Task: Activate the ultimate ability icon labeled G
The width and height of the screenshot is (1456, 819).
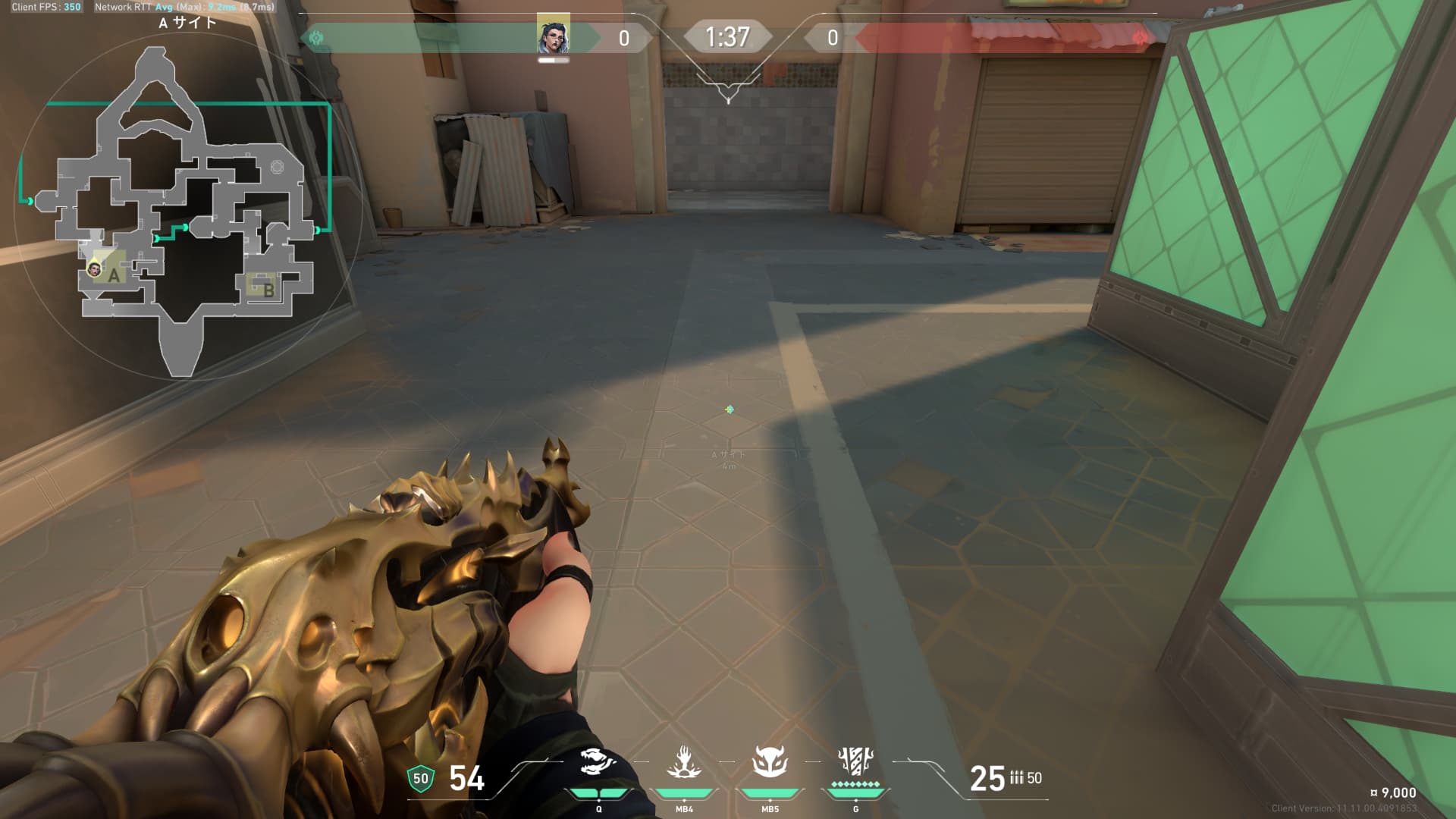Action: 855,760
